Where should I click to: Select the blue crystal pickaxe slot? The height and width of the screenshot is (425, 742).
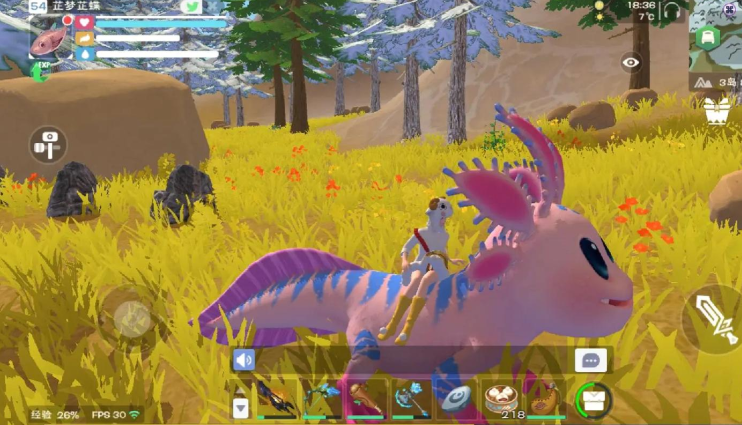[x=322, y=398]
